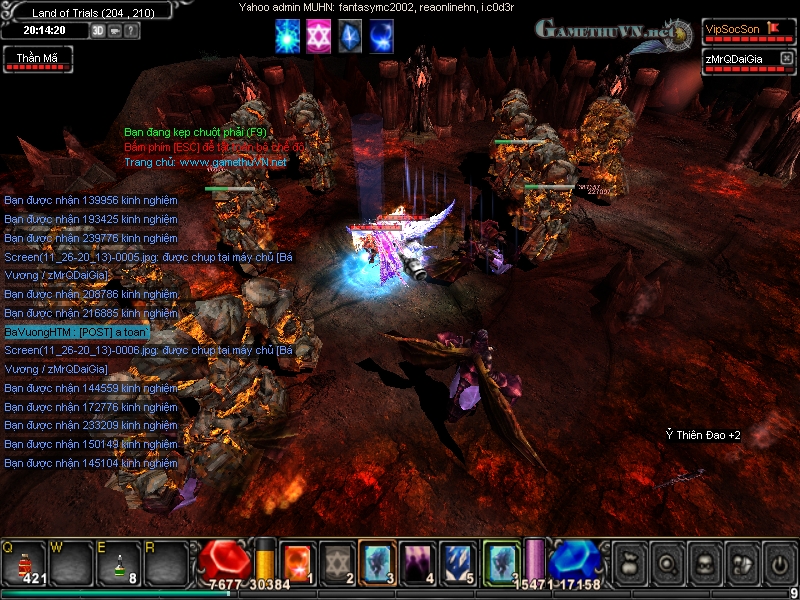Click the pink hexagram buff icon
Screen dimensions: 800x600
coord(319,36)
